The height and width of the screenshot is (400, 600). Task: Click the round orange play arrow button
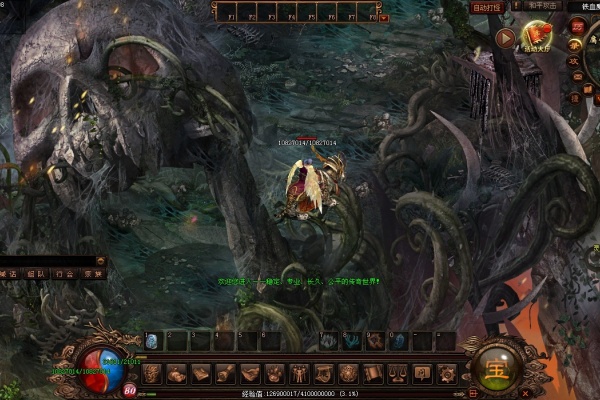point(505,39)
